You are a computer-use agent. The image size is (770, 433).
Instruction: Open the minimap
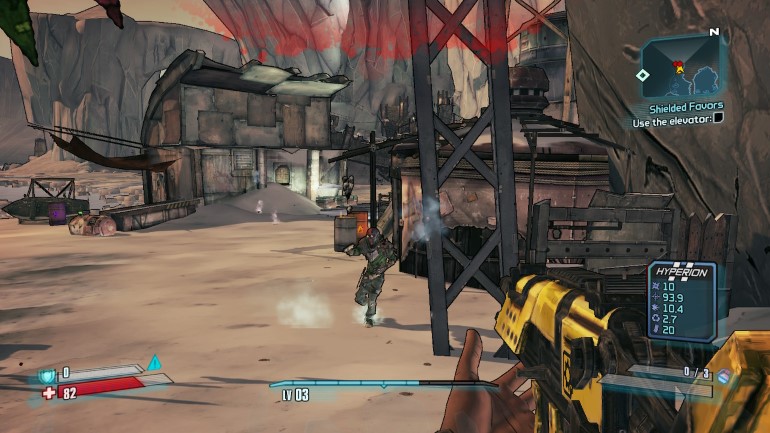tap(680, 66)
